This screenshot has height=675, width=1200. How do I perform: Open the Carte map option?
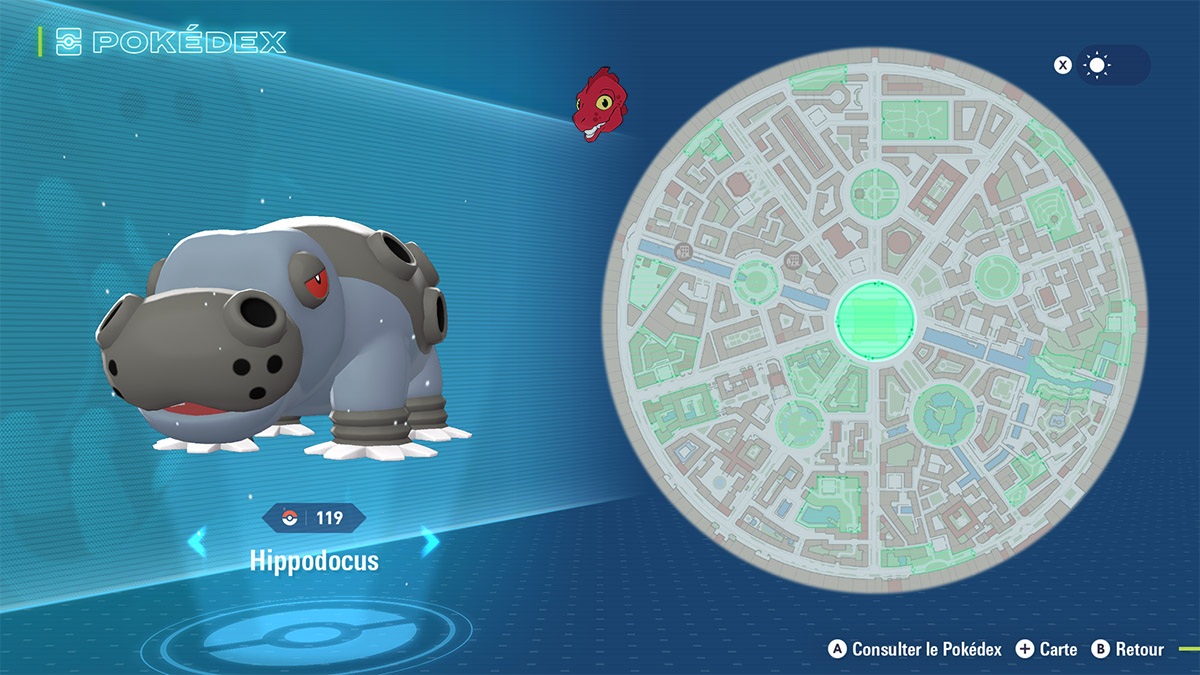[1047, 649]
